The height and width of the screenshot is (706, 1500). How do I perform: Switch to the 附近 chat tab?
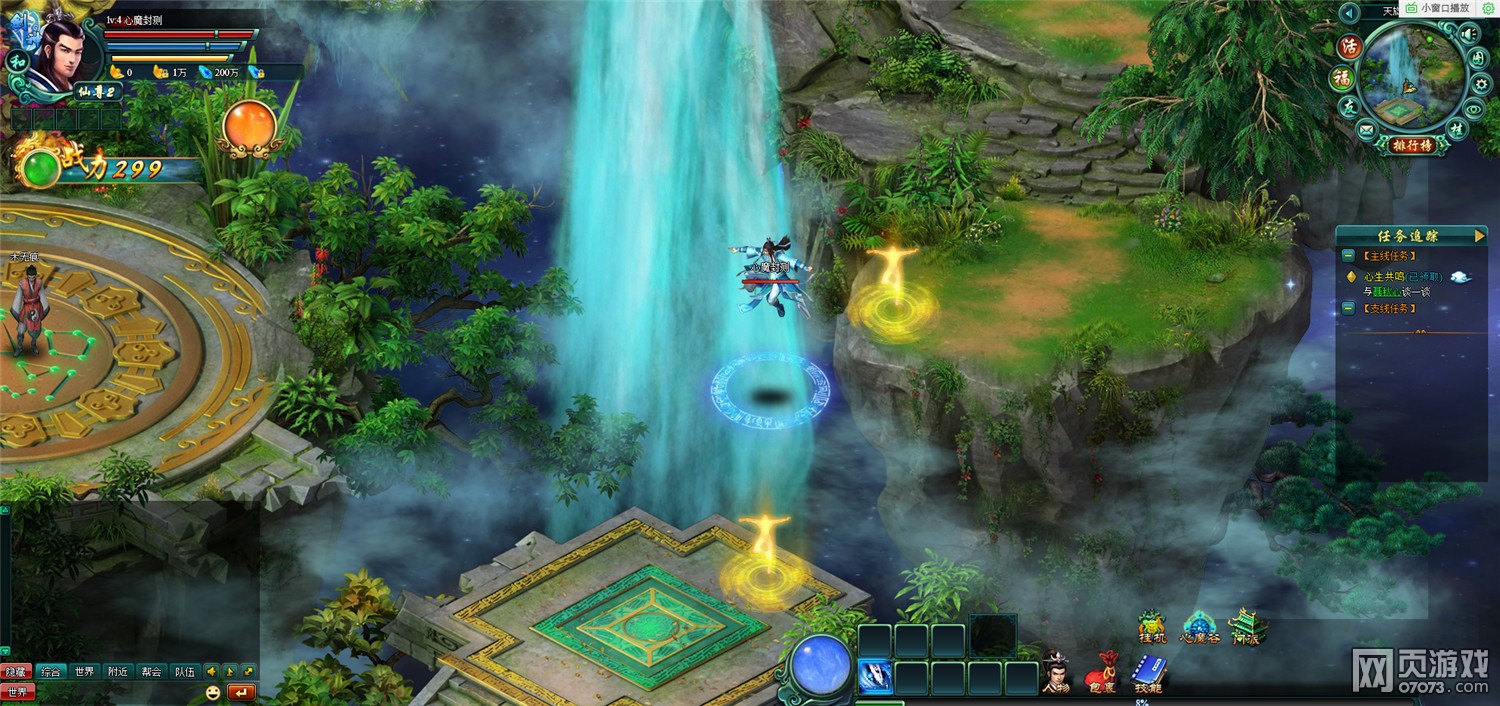pyautogui.click(x=118, y=671)
